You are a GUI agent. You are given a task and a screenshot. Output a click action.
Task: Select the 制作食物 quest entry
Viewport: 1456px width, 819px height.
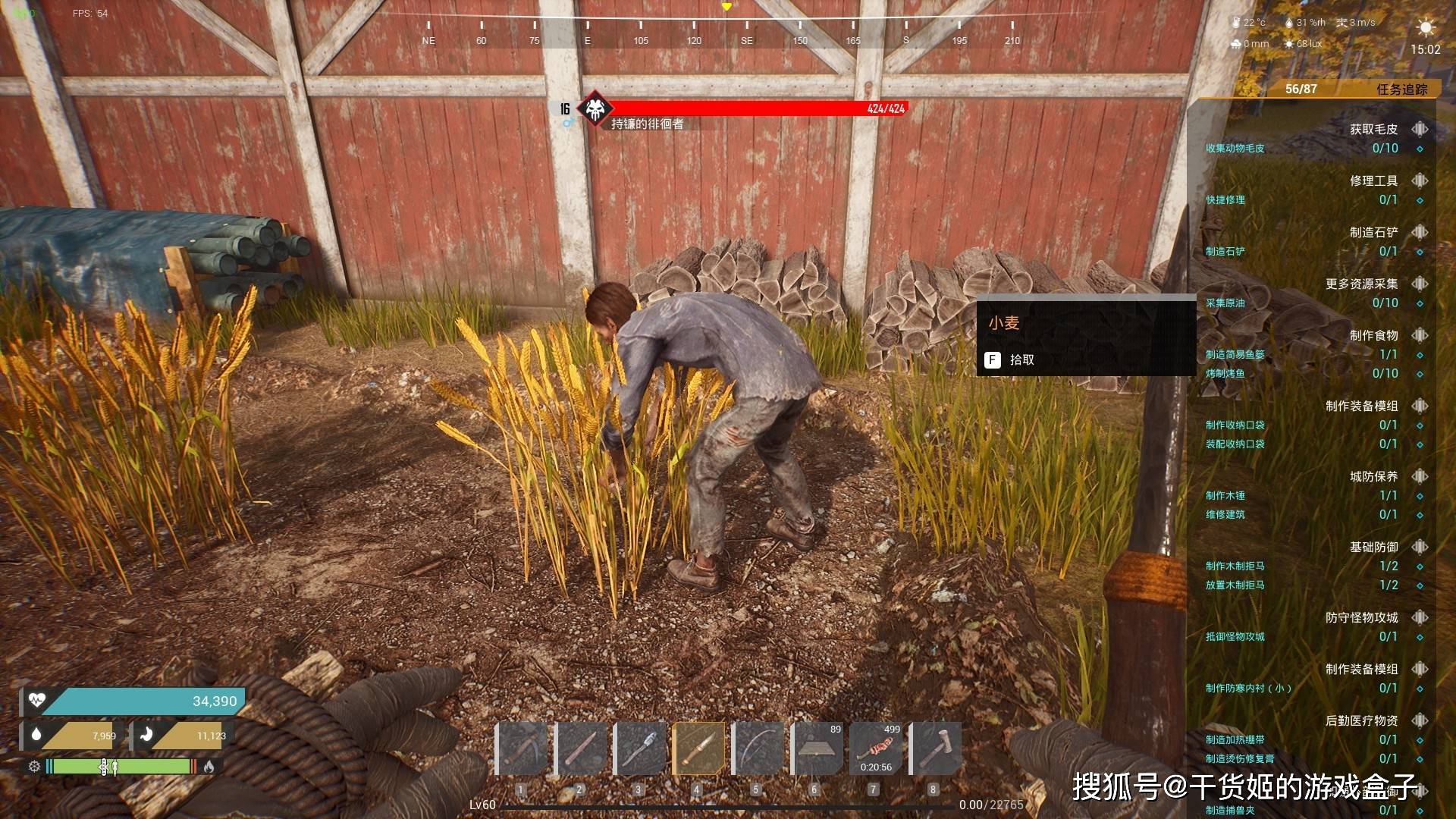coord(1373,336)
